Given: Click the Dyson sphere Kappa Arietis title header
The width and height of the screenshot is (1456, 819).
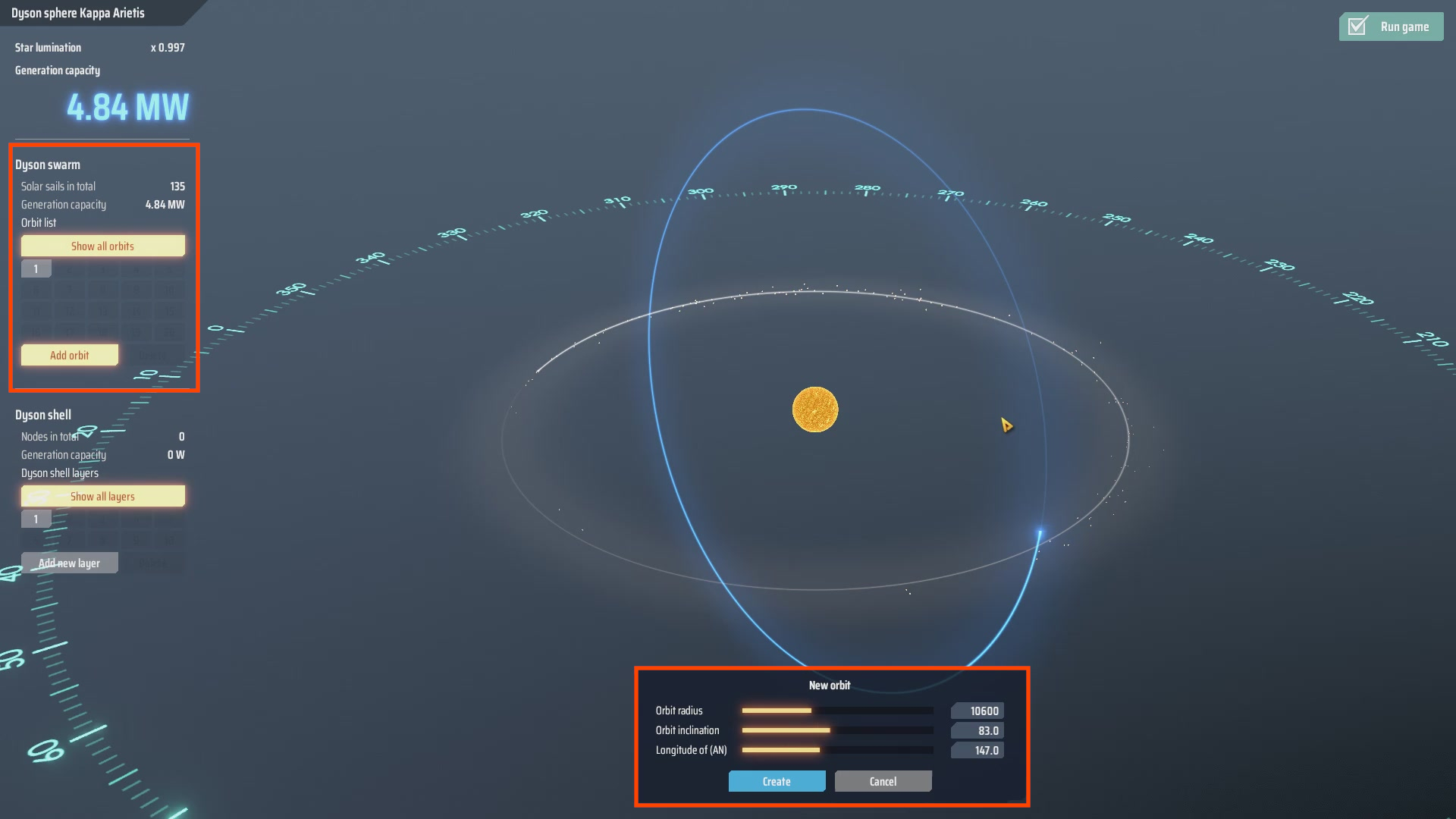Looking at the screenshot, I should 80,13.
